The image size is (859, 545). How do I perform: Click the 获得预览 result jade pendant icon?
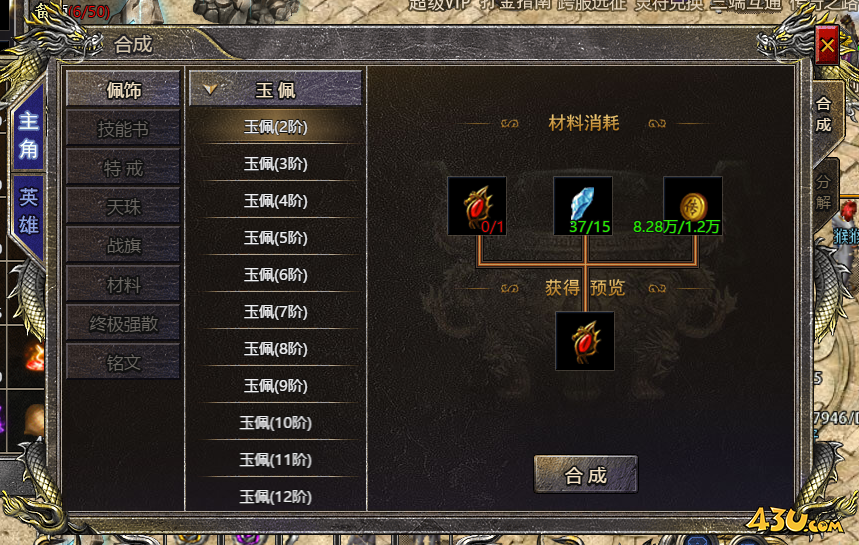point(585,341)
